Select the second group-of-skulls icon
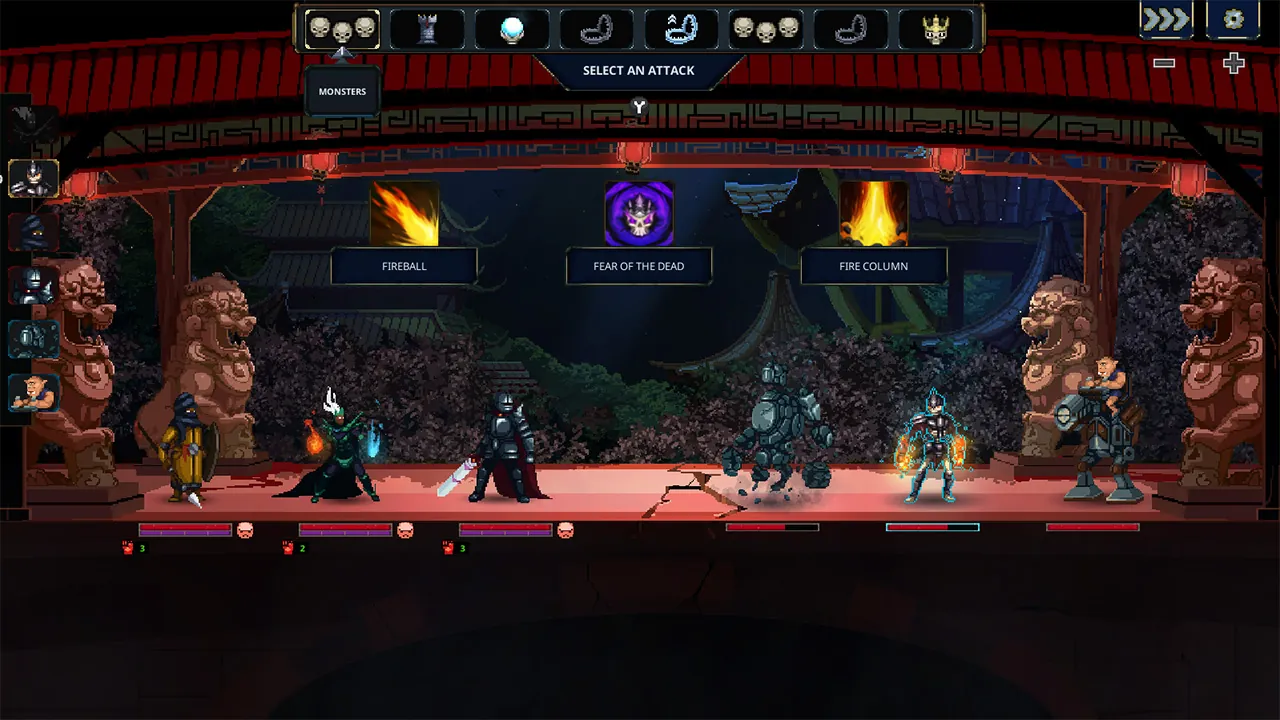Viewport: 1280px width, 720px height. click(x=766, y=29)
